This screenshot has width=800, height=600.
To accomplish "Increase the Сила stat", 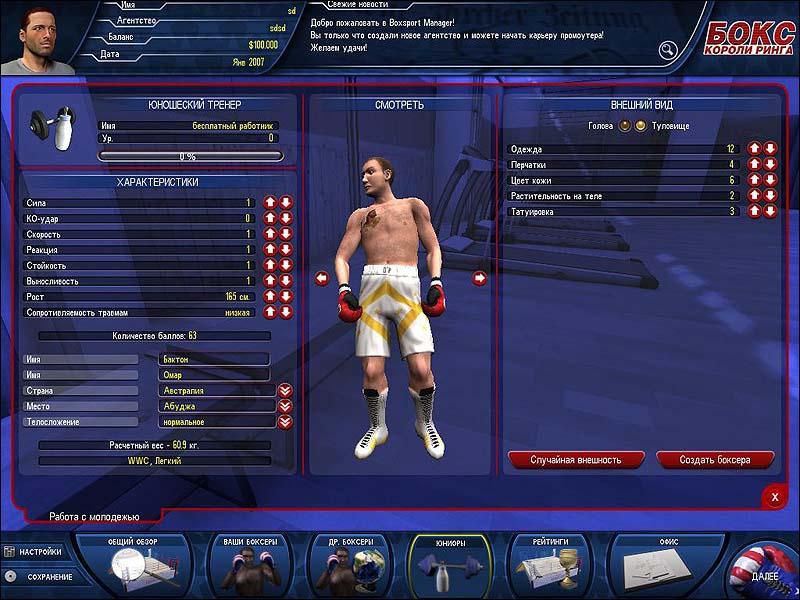I will (270, 203).
